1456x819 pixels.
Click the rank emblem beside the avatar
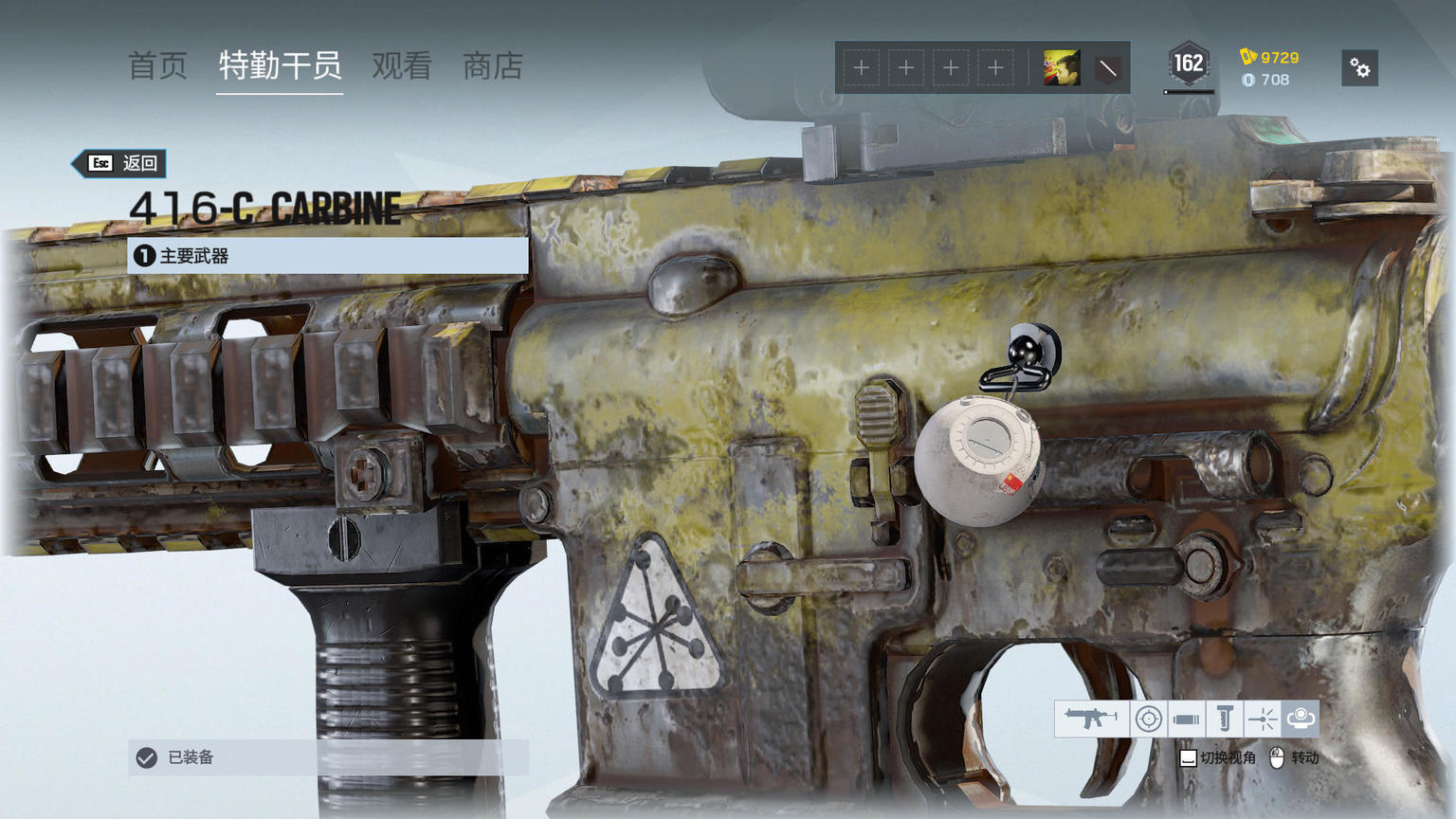point(1107,68)
